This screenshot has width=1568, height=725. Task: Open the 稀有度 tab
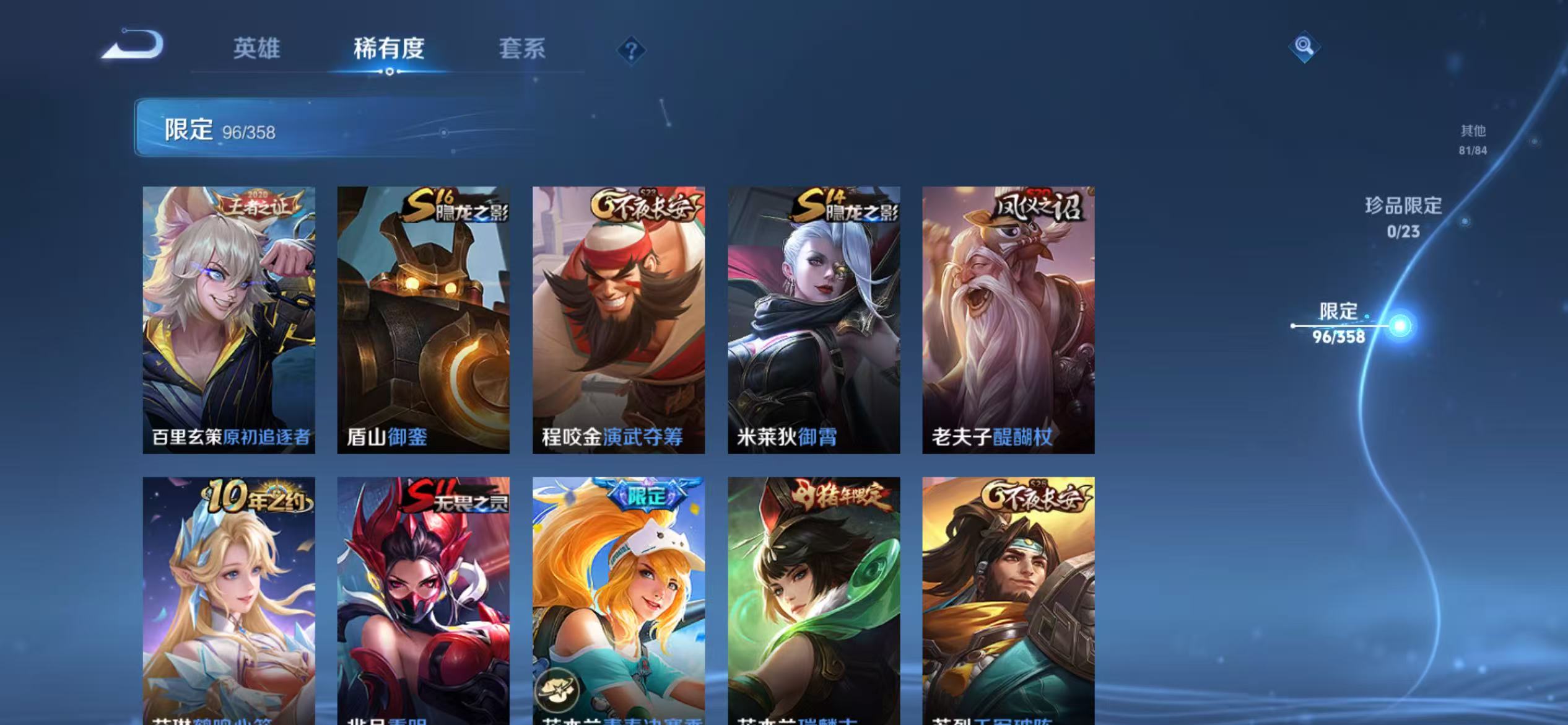point(390,50)
